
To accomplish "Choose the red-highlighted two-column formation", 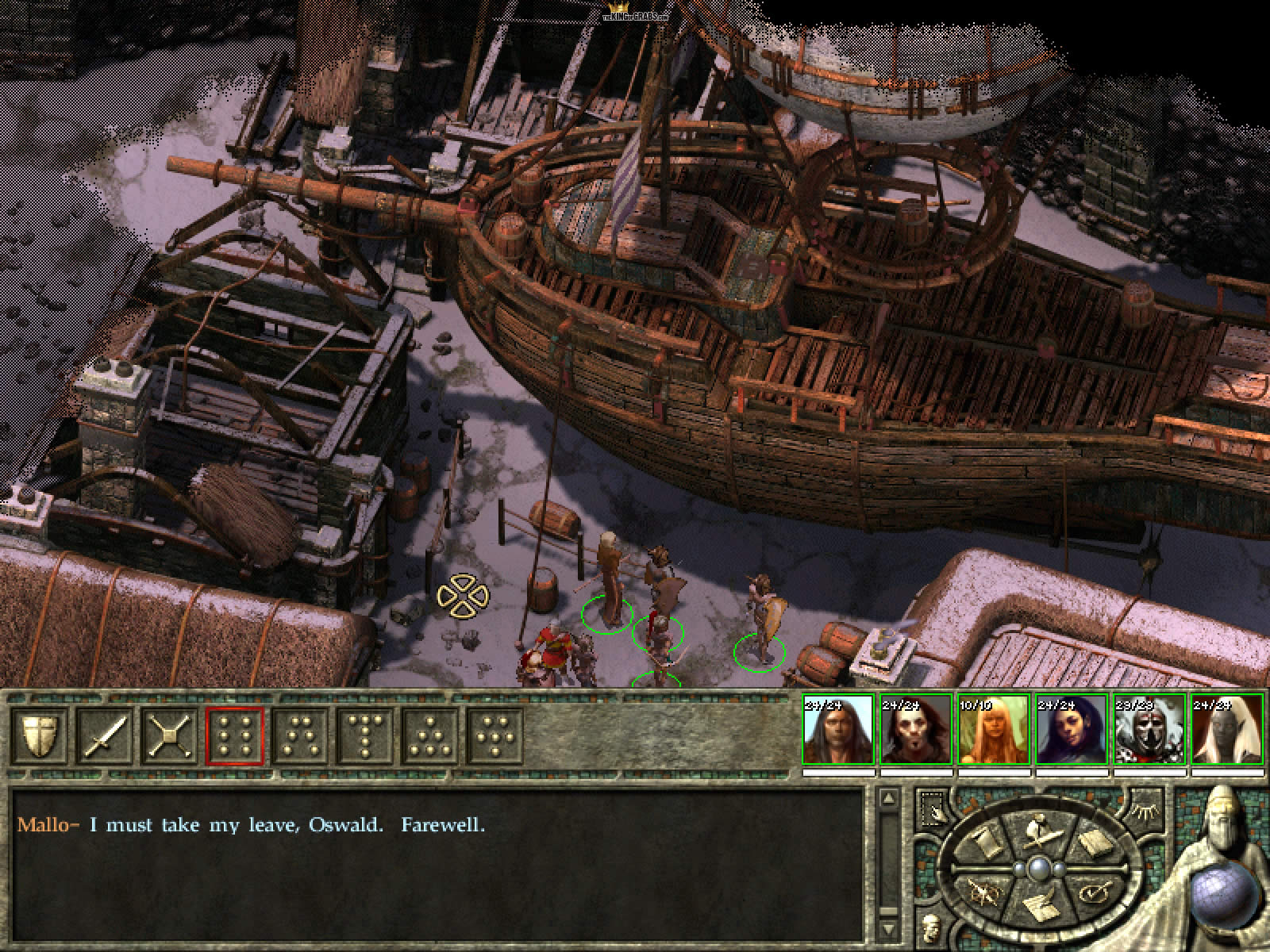I will (x=236, y=735).
